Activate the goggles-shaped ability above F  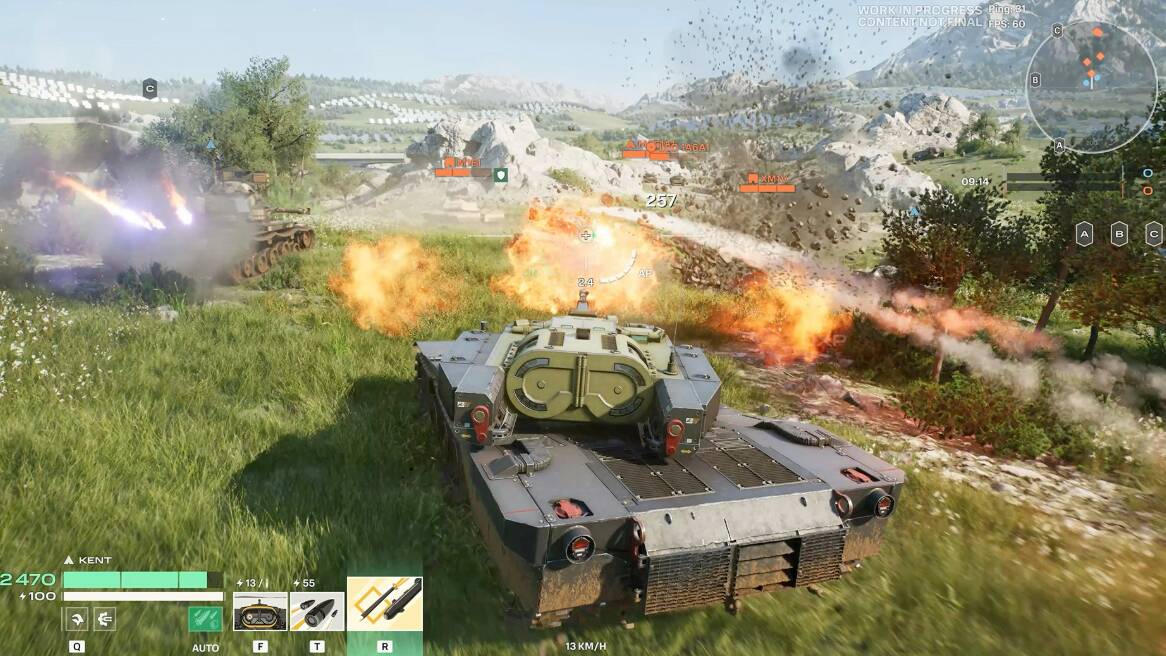(x=260, y=611)
